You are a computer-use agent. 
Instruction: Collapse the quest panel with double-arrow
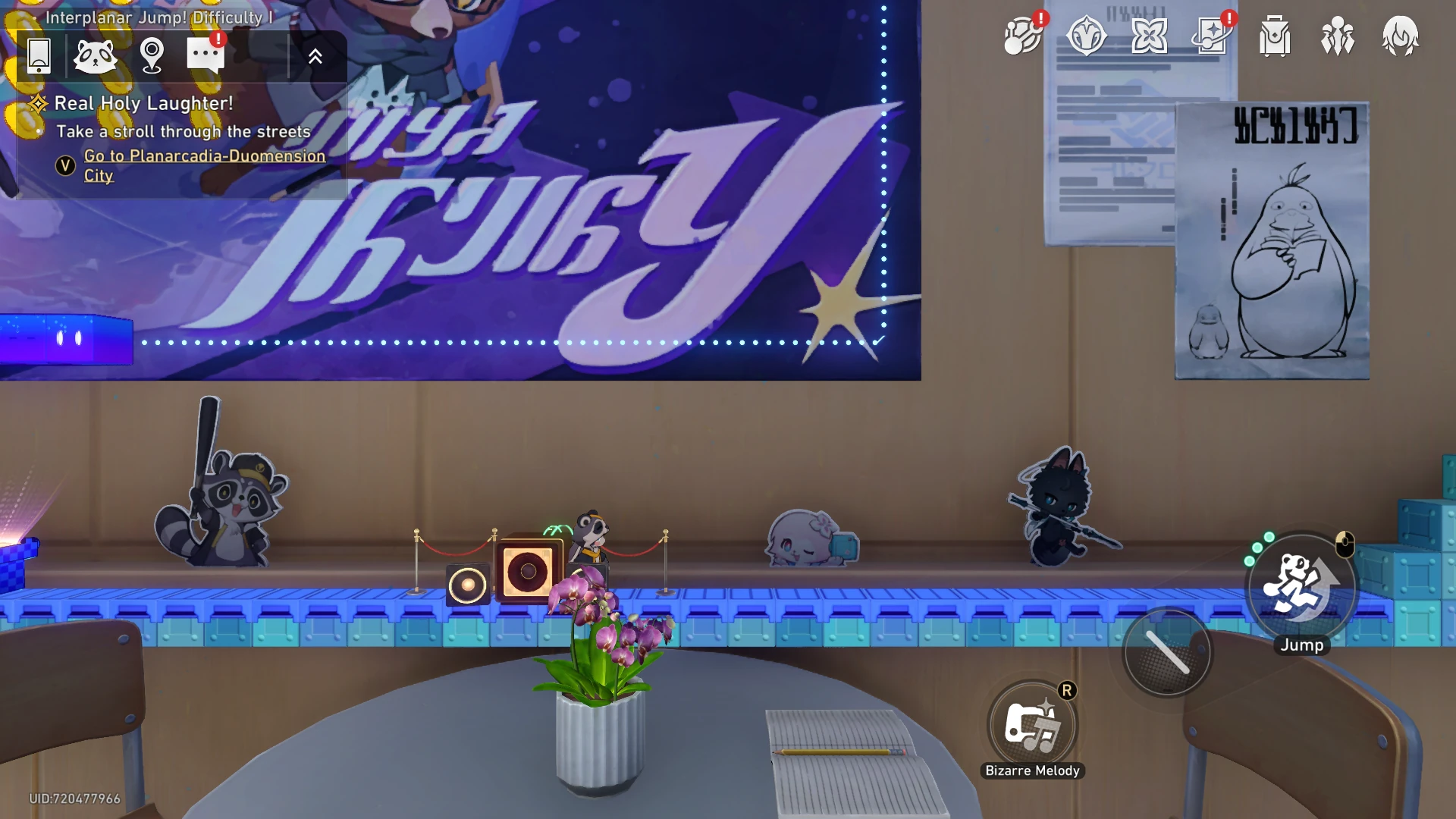(315, 55)
